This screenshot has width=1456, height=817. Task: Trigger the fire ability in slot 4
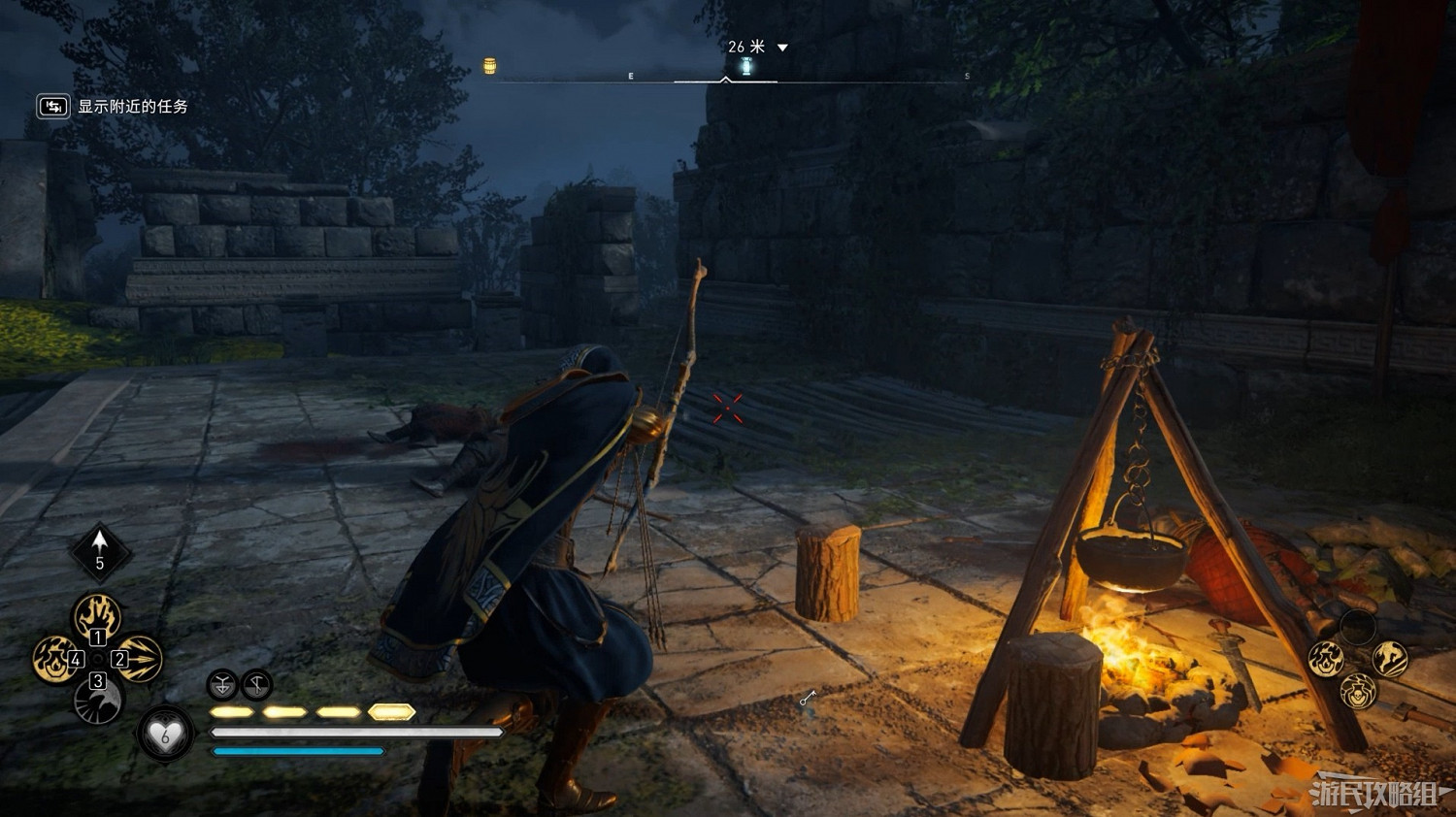point(54,659)
